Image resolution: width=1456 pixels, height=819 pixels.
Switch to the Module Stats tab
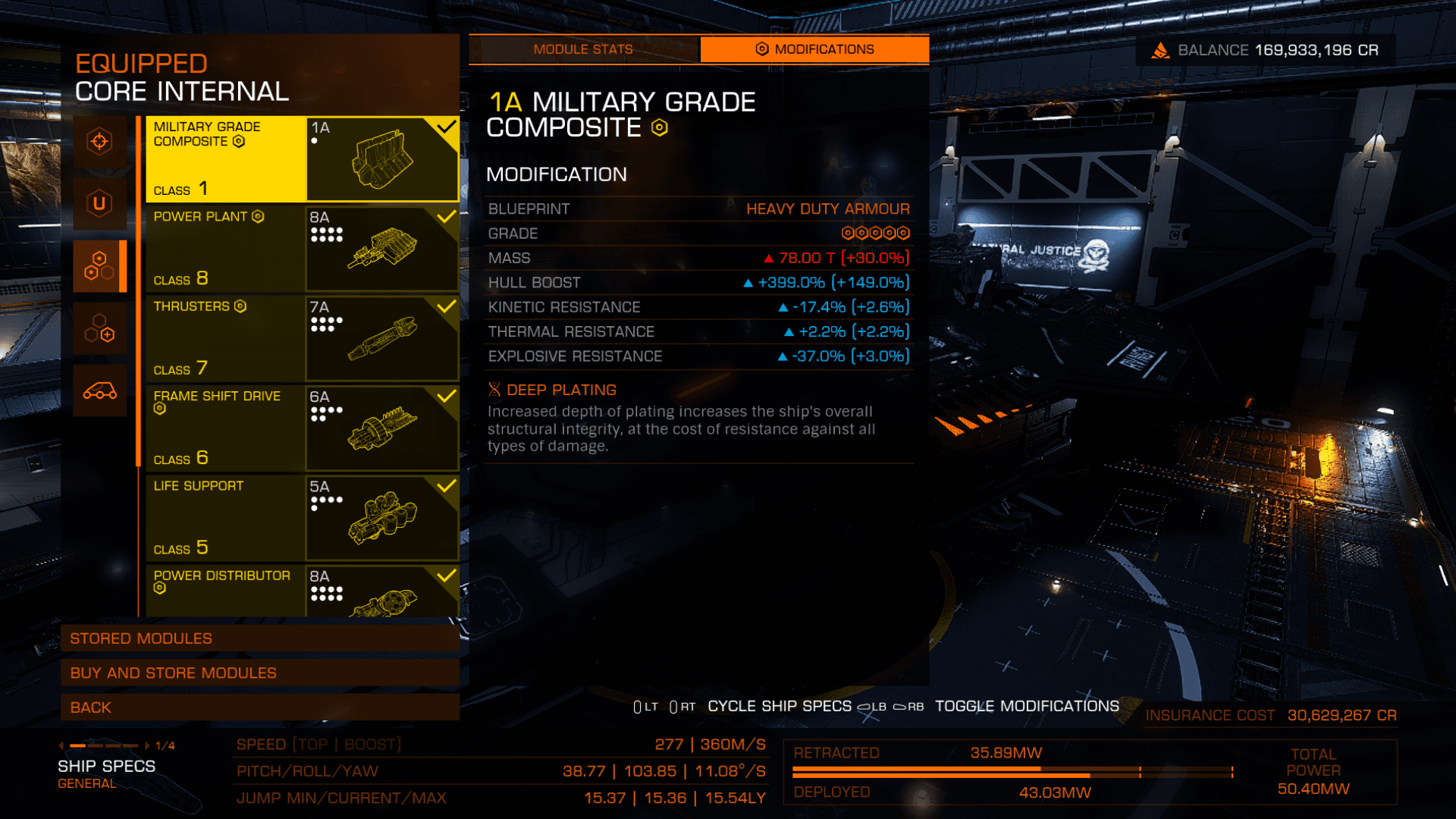[x=582, y=49]
